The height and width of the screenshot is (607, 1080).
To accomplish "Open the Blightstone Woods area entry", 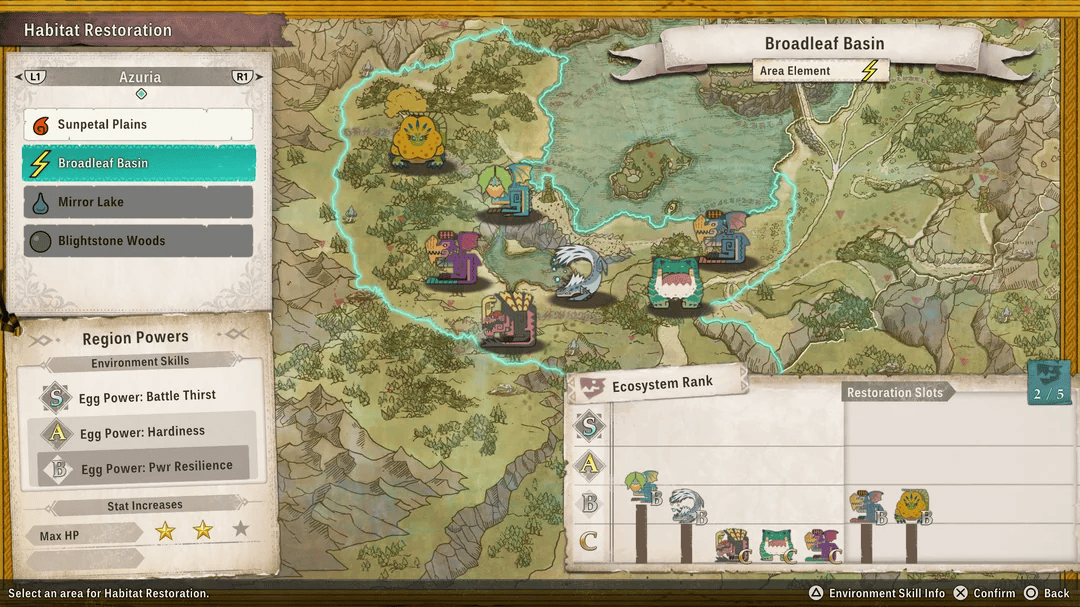I will [138, 241].
